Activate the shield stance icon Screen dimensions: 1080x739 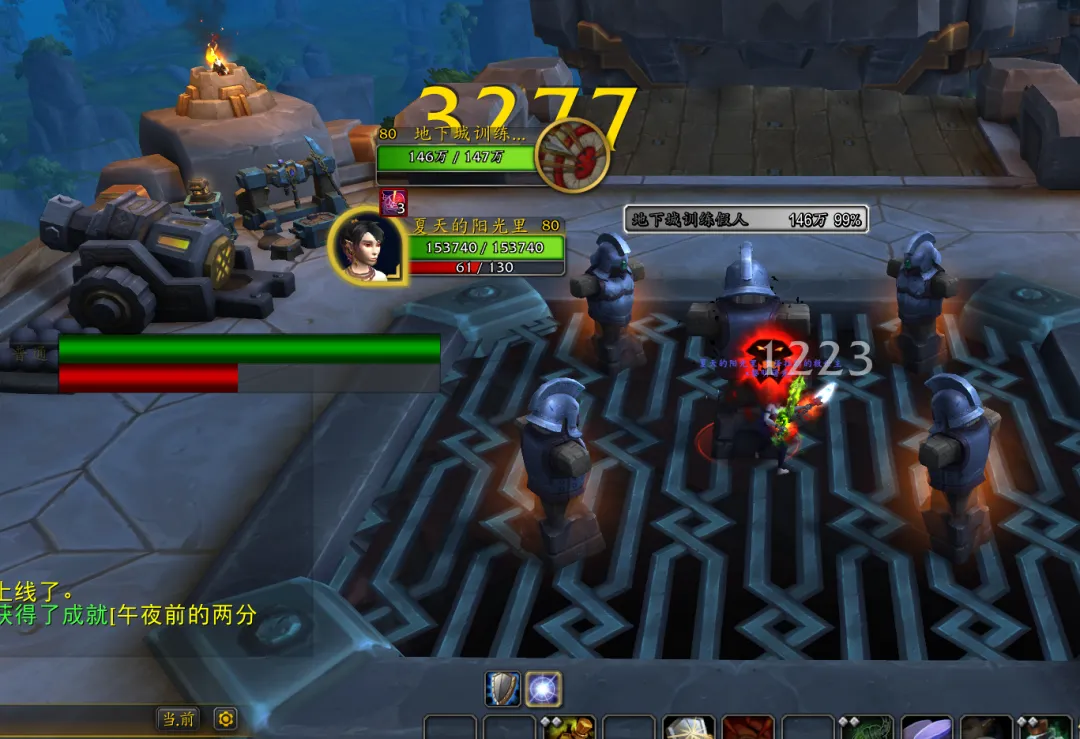tap(503, 688)
